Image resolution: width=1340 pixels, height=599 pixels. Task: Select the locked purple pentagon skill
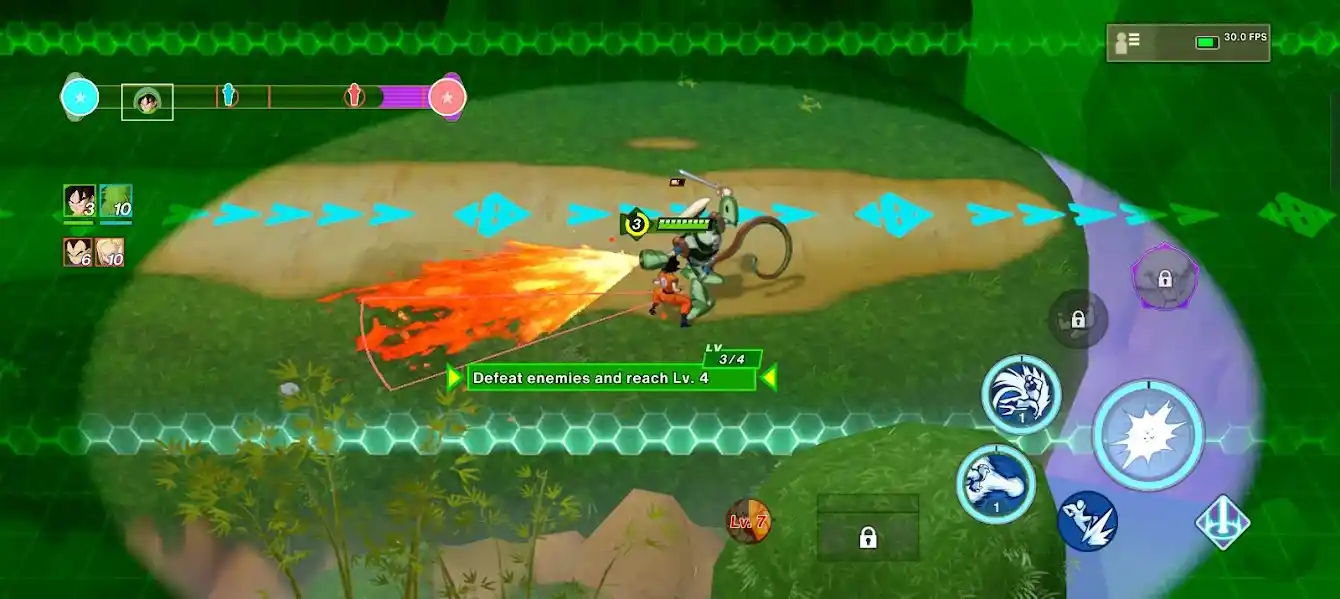tap(1164, 278)
